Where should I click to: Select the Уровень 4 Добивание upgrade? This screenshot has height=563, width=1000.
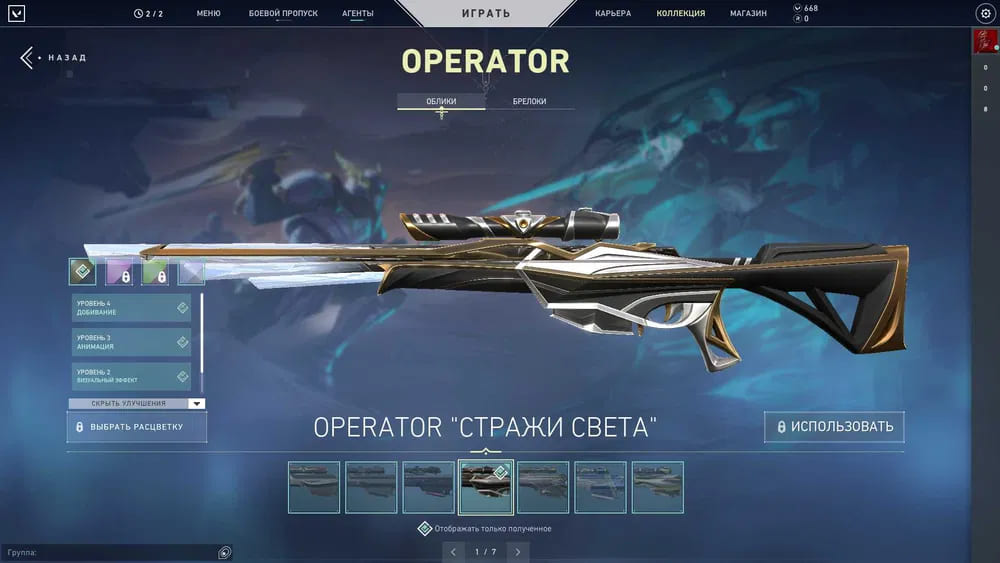(131, 308)
